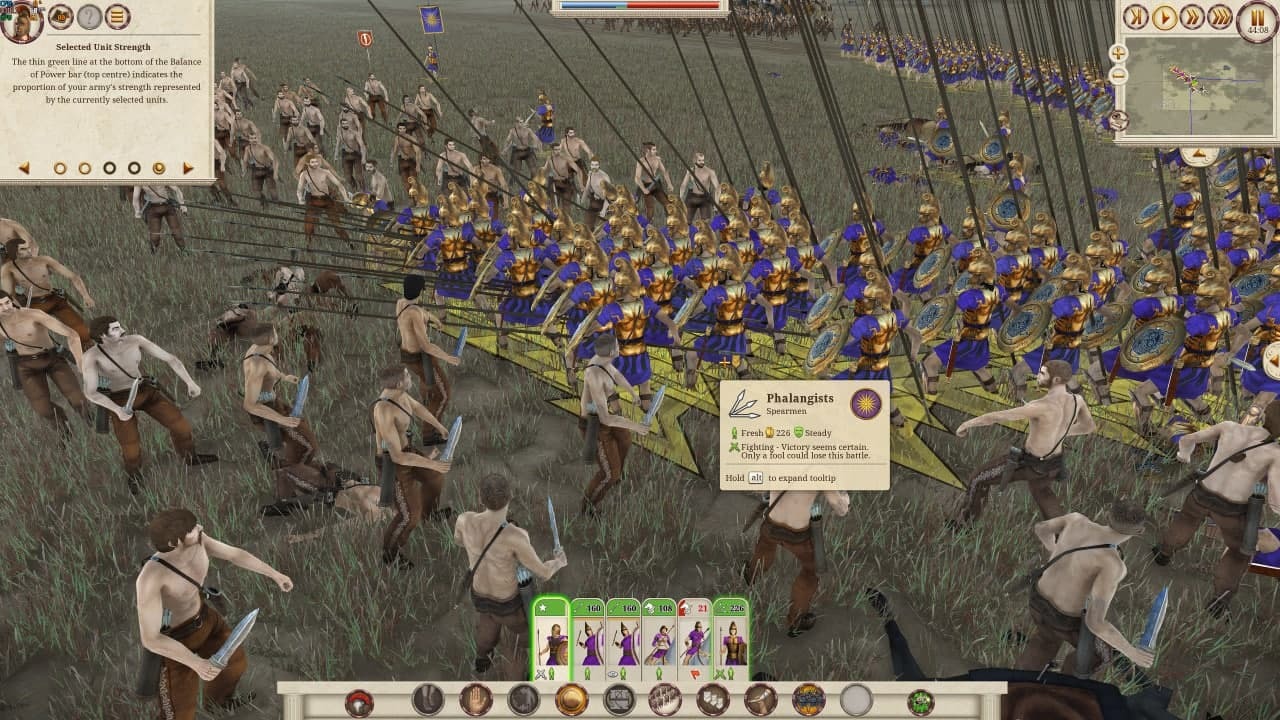Click the golden shield guard mode icon
The image size is (1280, 720).
tap(570, 697)
